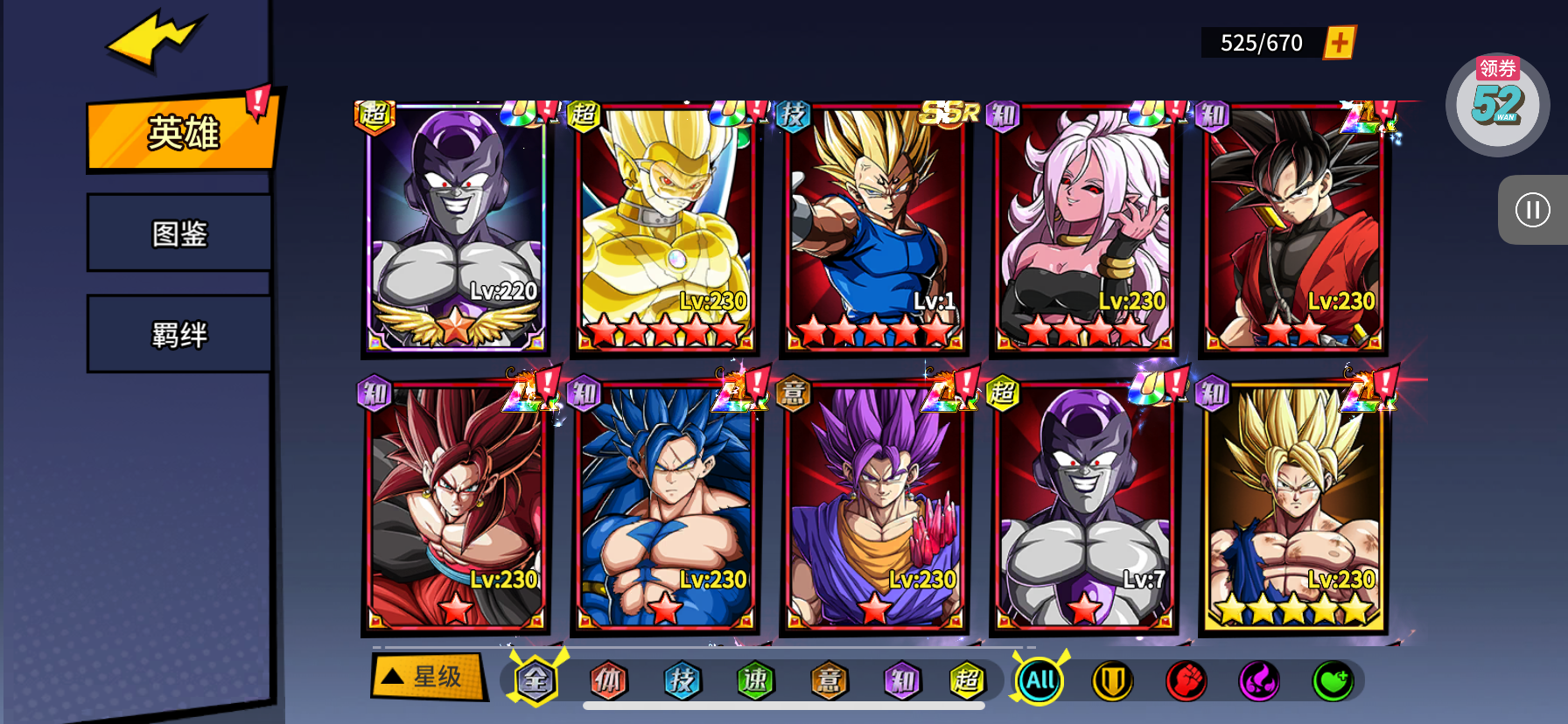The height and width of the screenshot is (724, 1568).
Task: Go back with the yellow arrow
Action: pyautogui.click(x=155, y=39)
